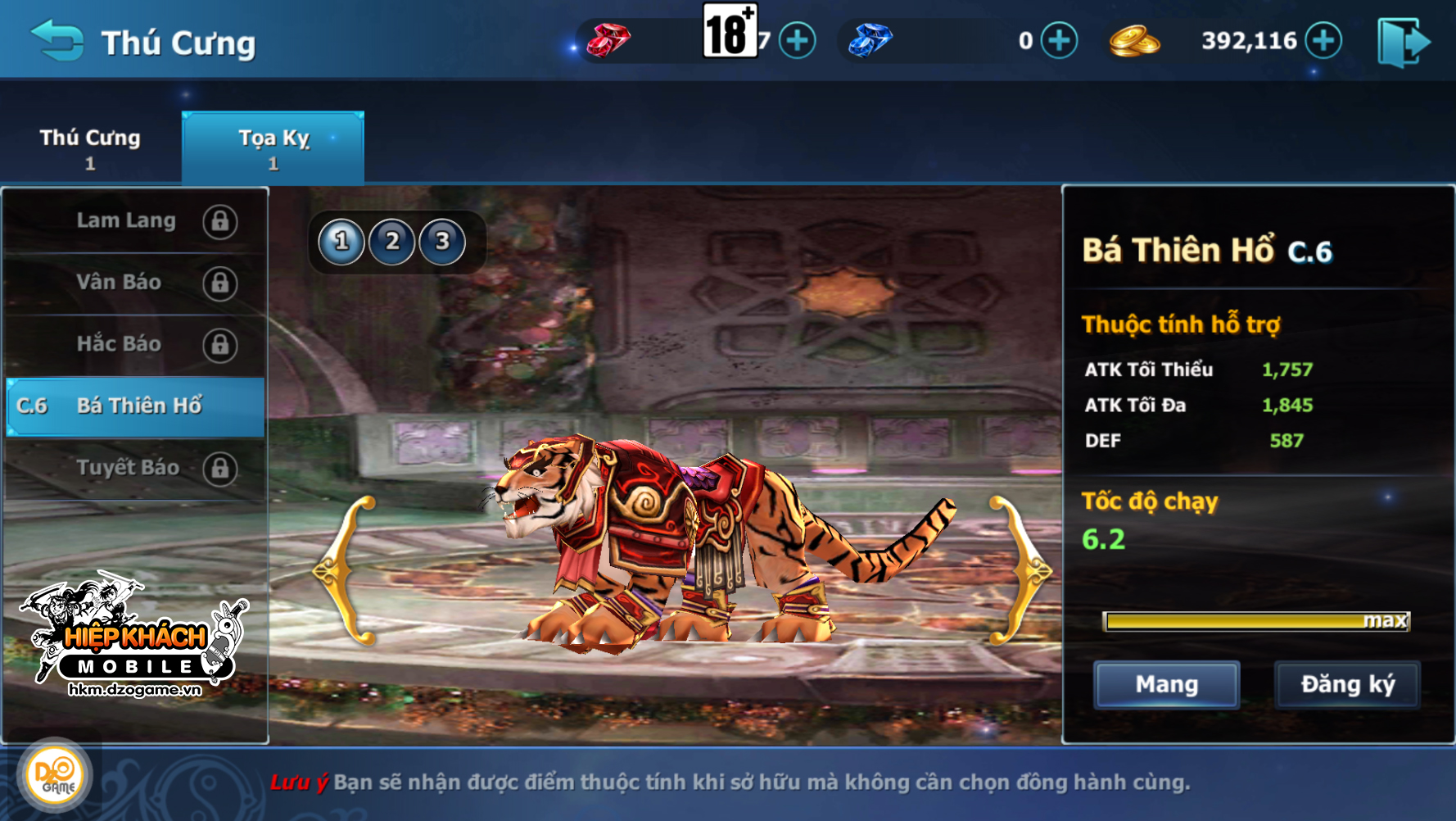Go back using the blue arrow
Image resolution: width=1456 pixels, height=821 pixels.
point(57,41)
